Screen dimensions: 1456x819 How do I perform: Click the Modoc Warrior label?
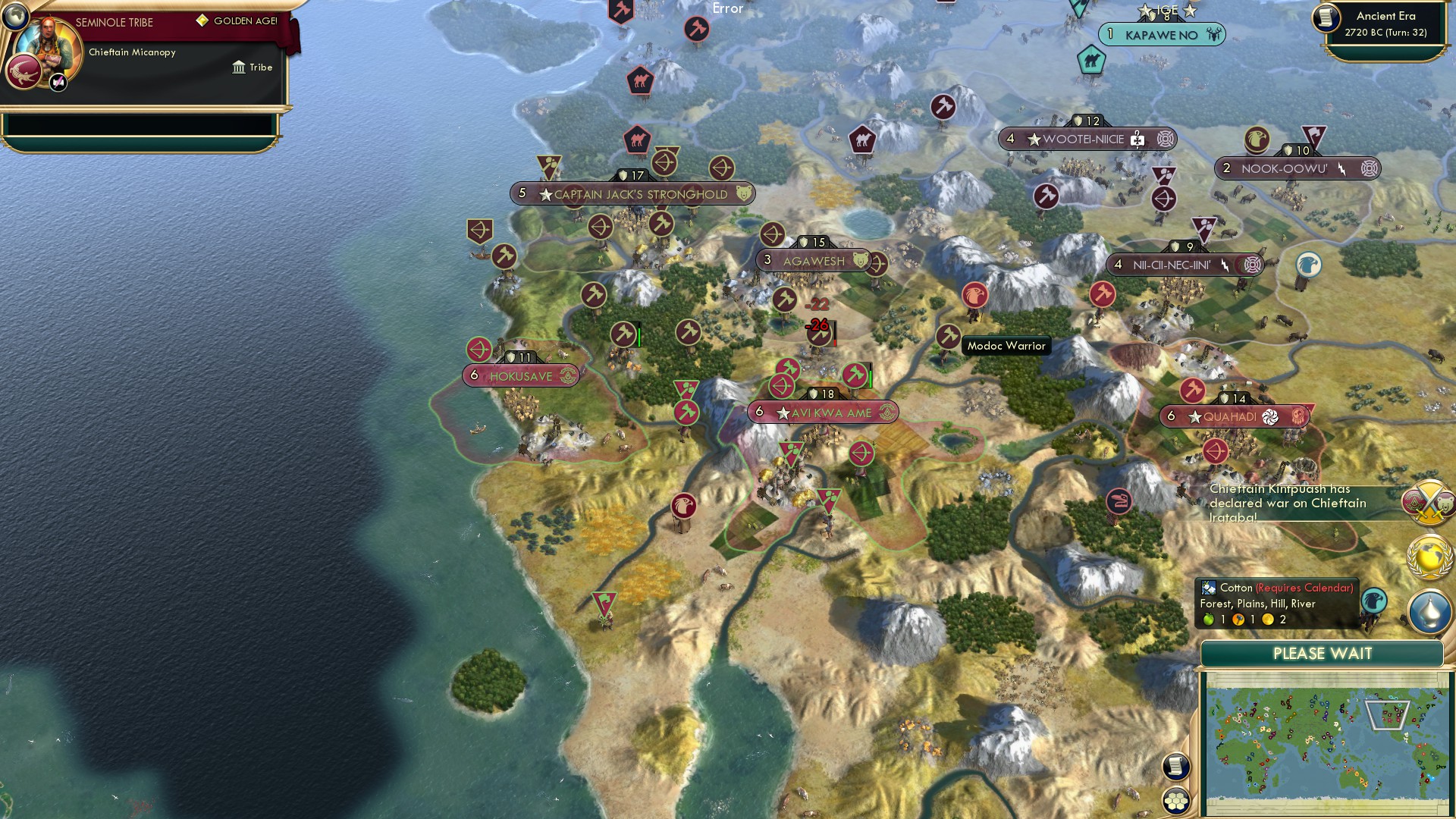tap(1006, 346)
